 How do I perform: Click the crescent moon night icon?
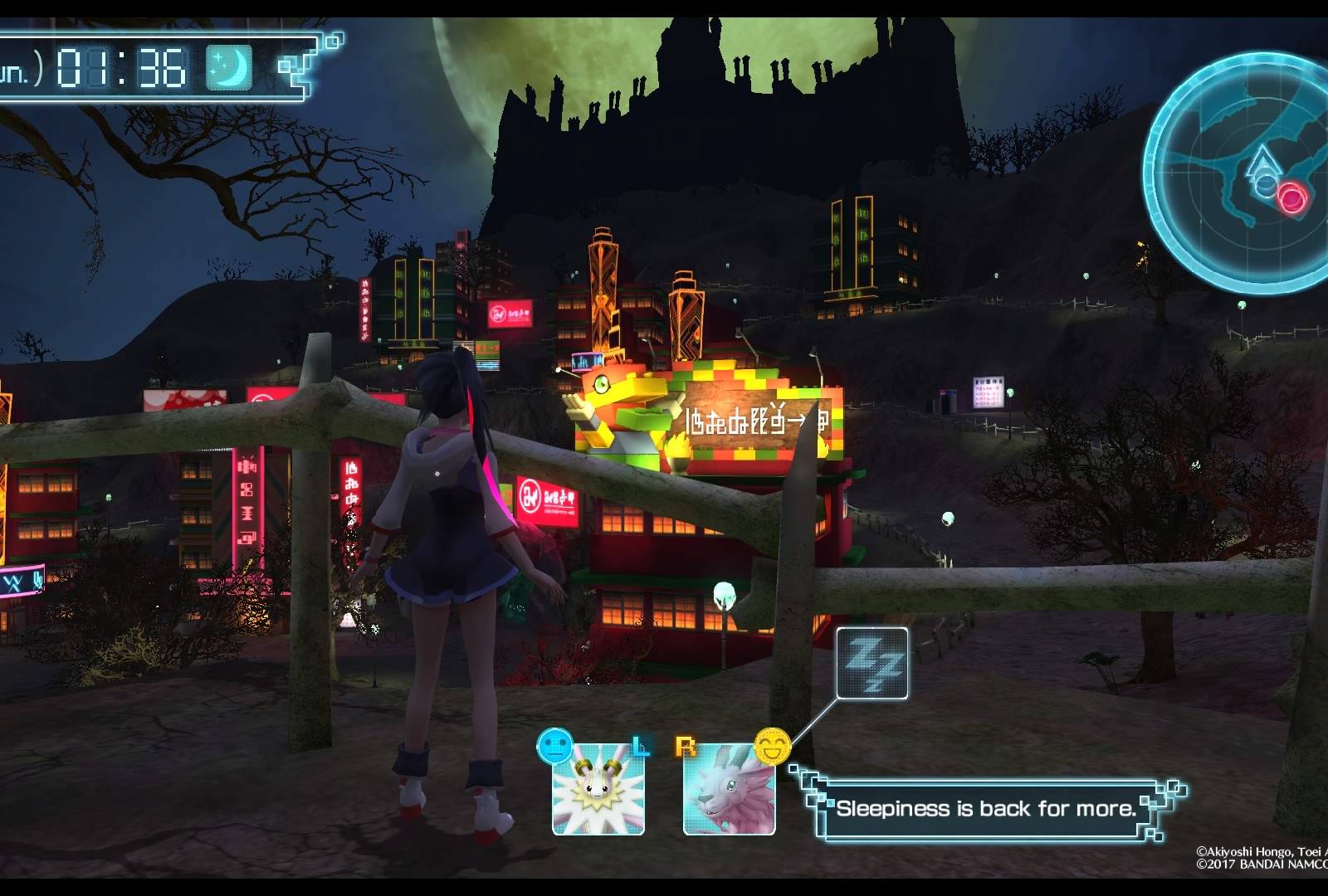[x=228, y=67]
